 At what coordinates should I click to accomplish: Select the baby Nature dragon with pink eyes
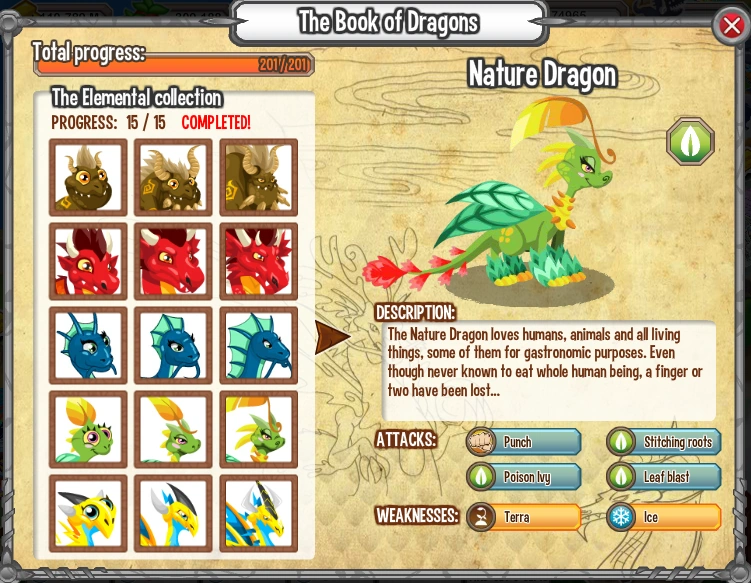88,429
